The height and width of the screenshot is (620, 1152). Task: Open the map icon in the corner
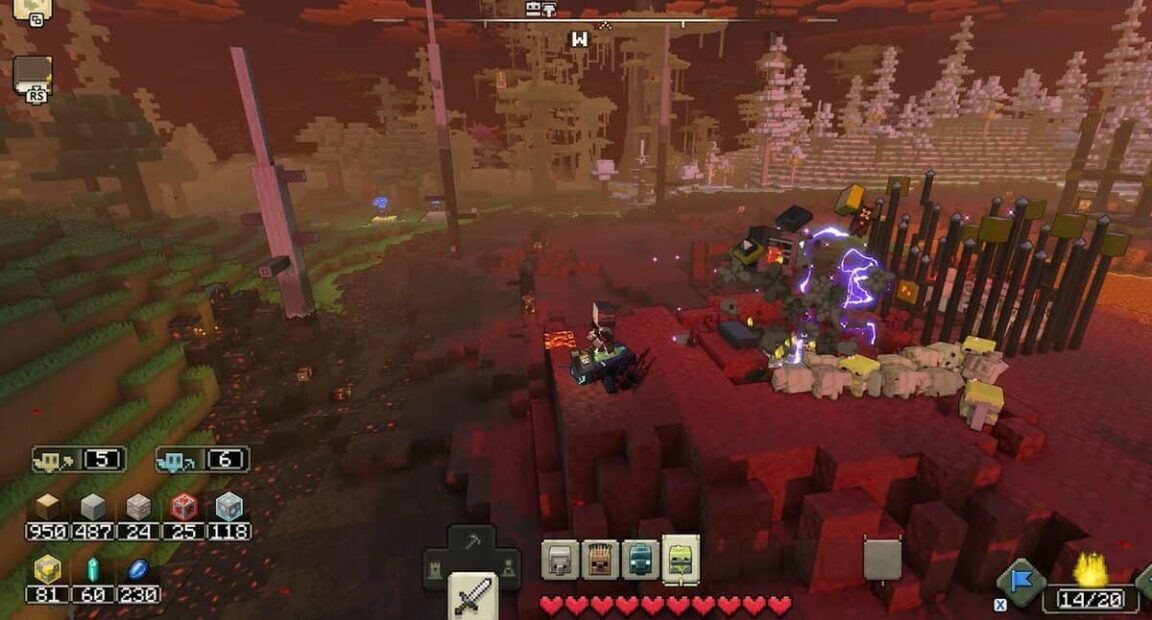pyautogui.click(x=33, y=10)
